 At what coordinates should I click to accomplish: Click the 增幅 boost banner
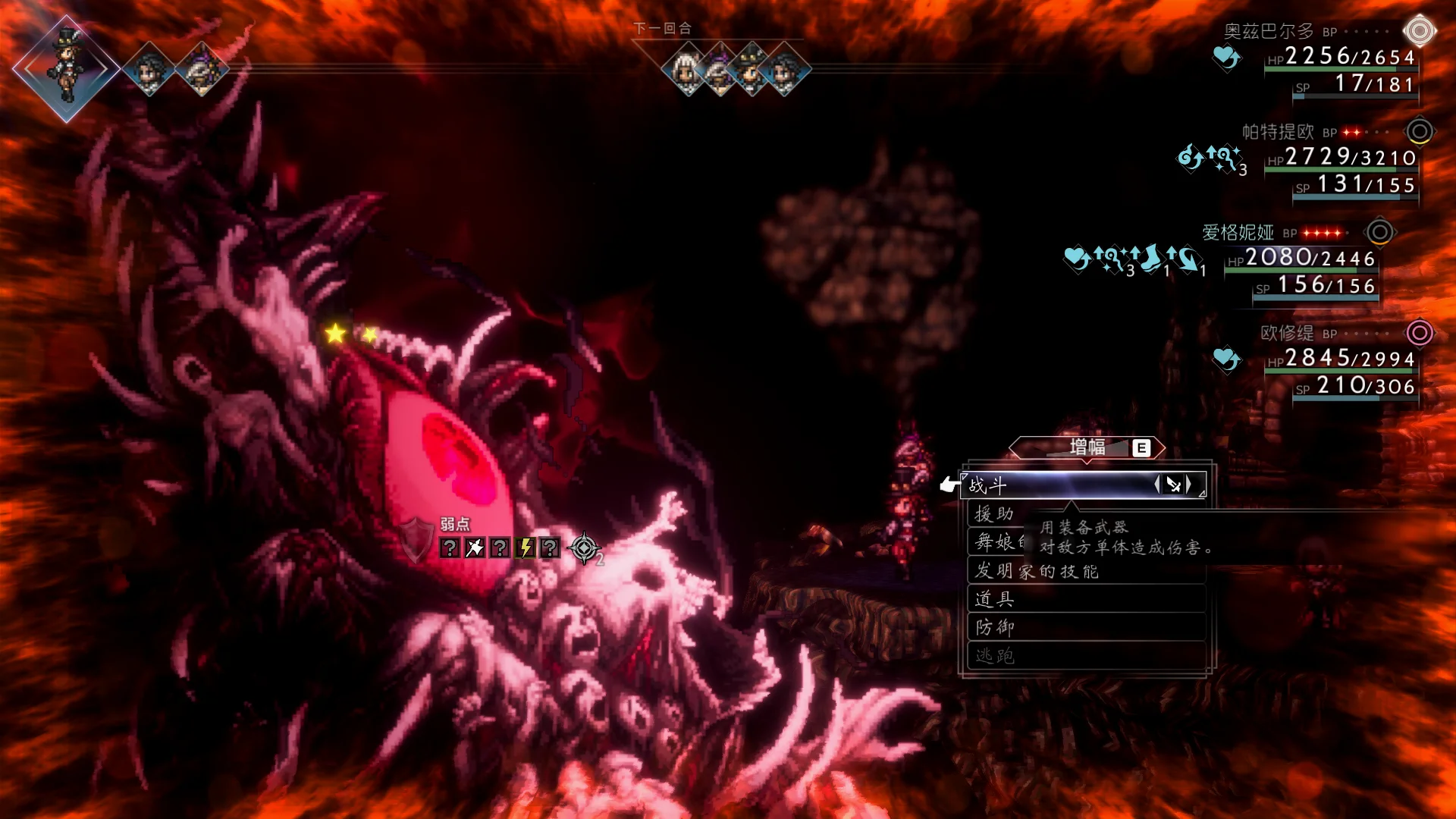(x=1087, y=447)
